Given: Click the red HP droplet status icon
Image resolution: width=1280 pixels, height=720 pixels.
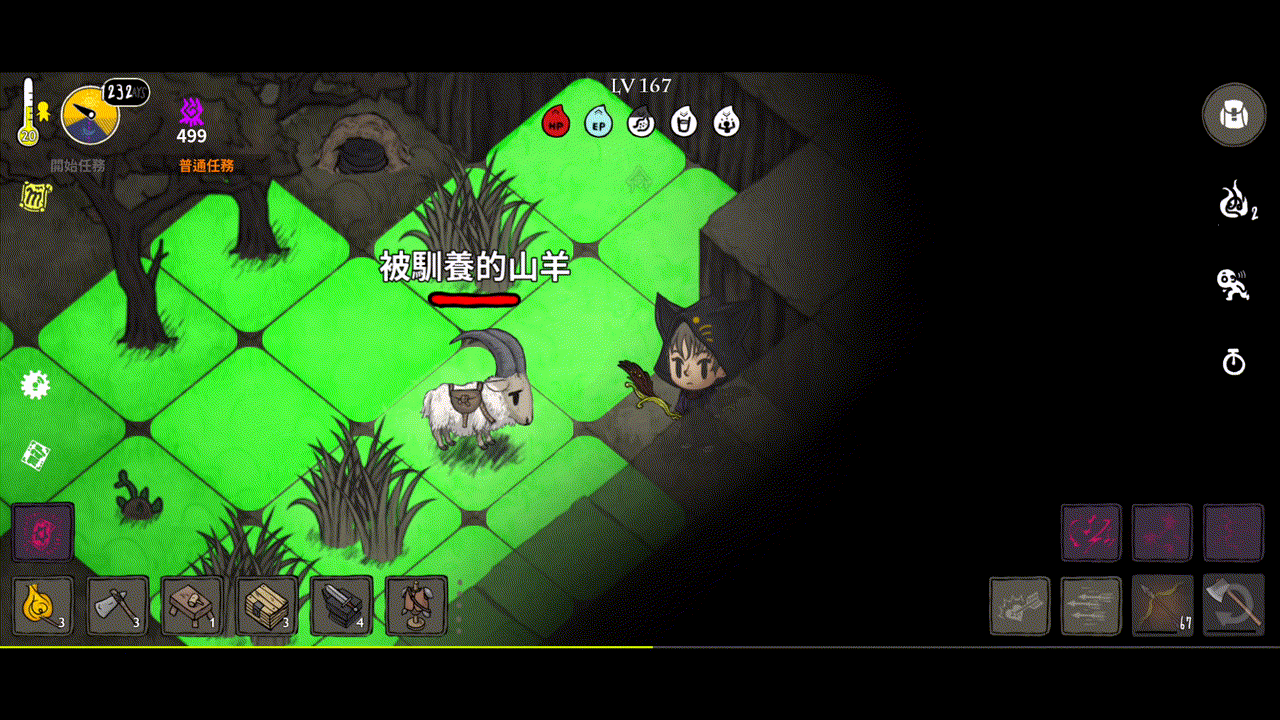Looking at the screenshot, I should [x=555, y=123].
